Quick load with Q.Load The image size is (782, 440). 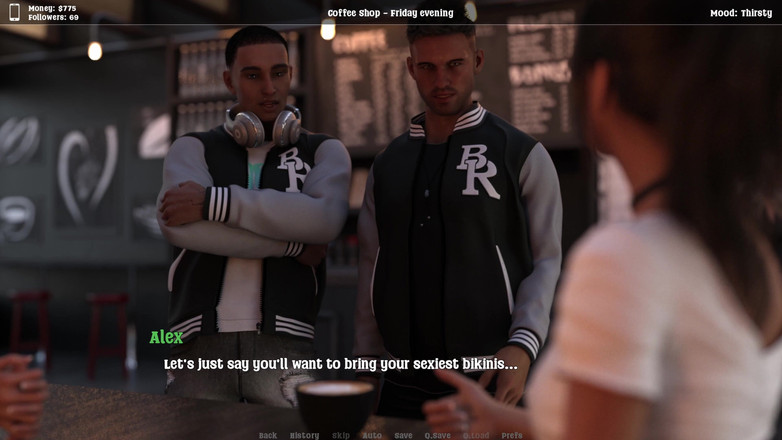tap(476, 435)
